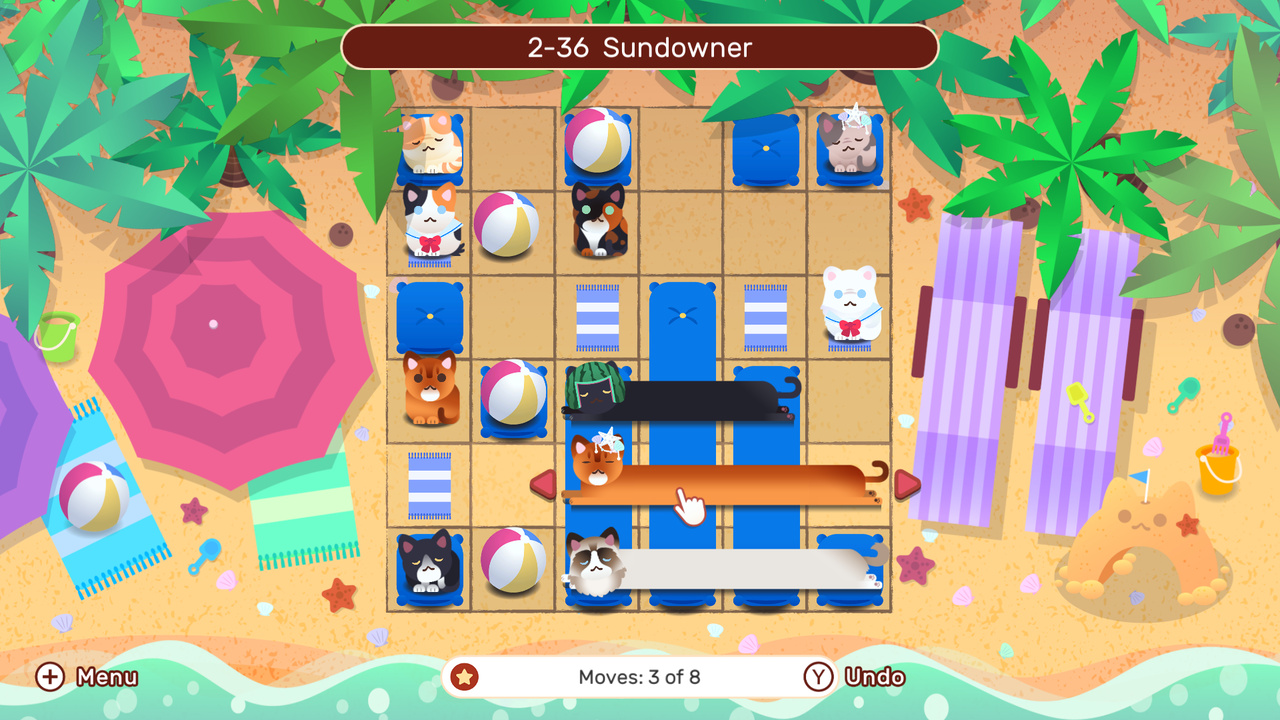The height and width of the screenshot is (720, 1280).
Task: Click the left red arrow to move the orange cat
Action: (544, 483)
